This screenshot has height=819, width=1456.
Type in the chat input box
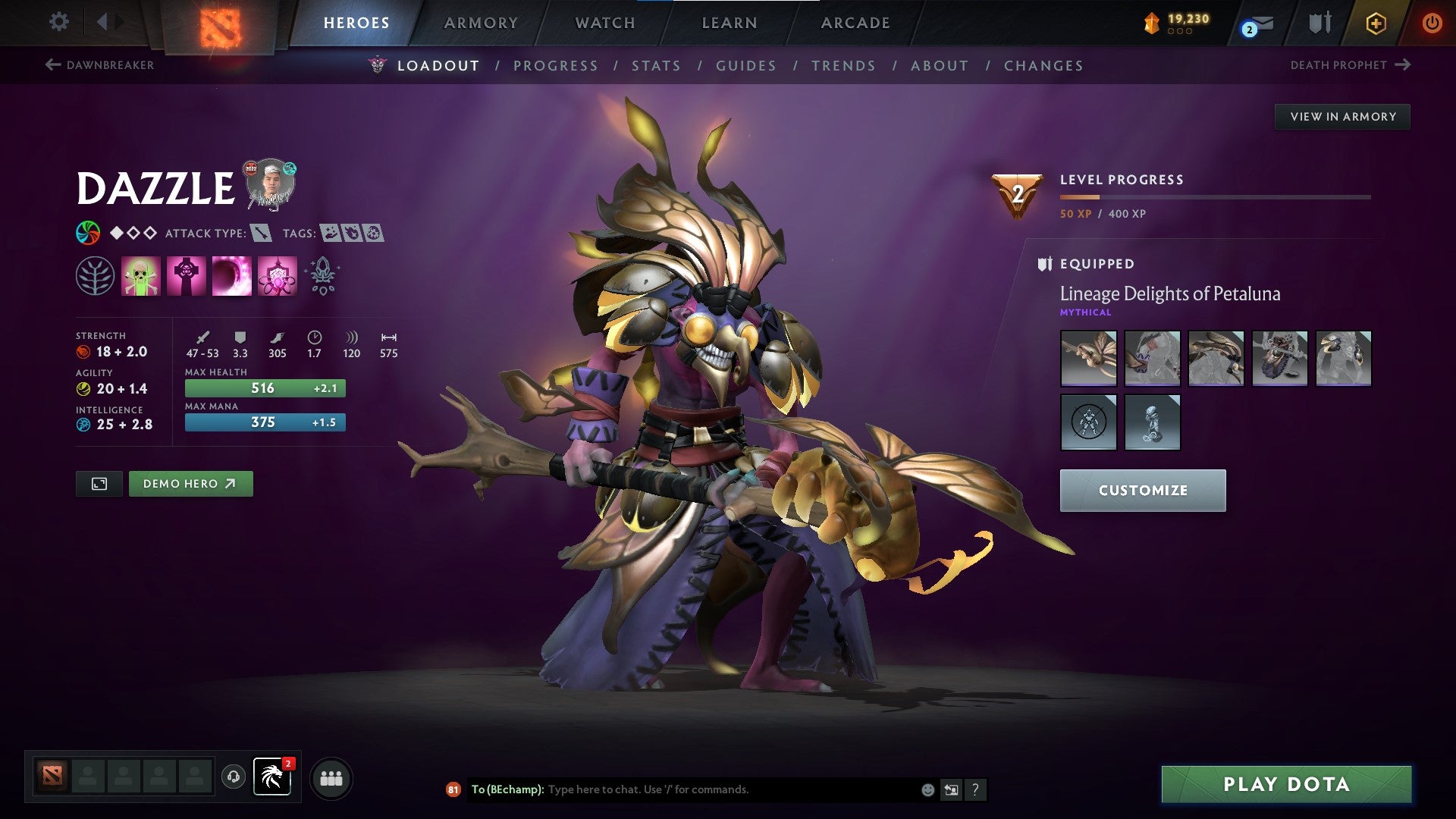click(728, 789)
